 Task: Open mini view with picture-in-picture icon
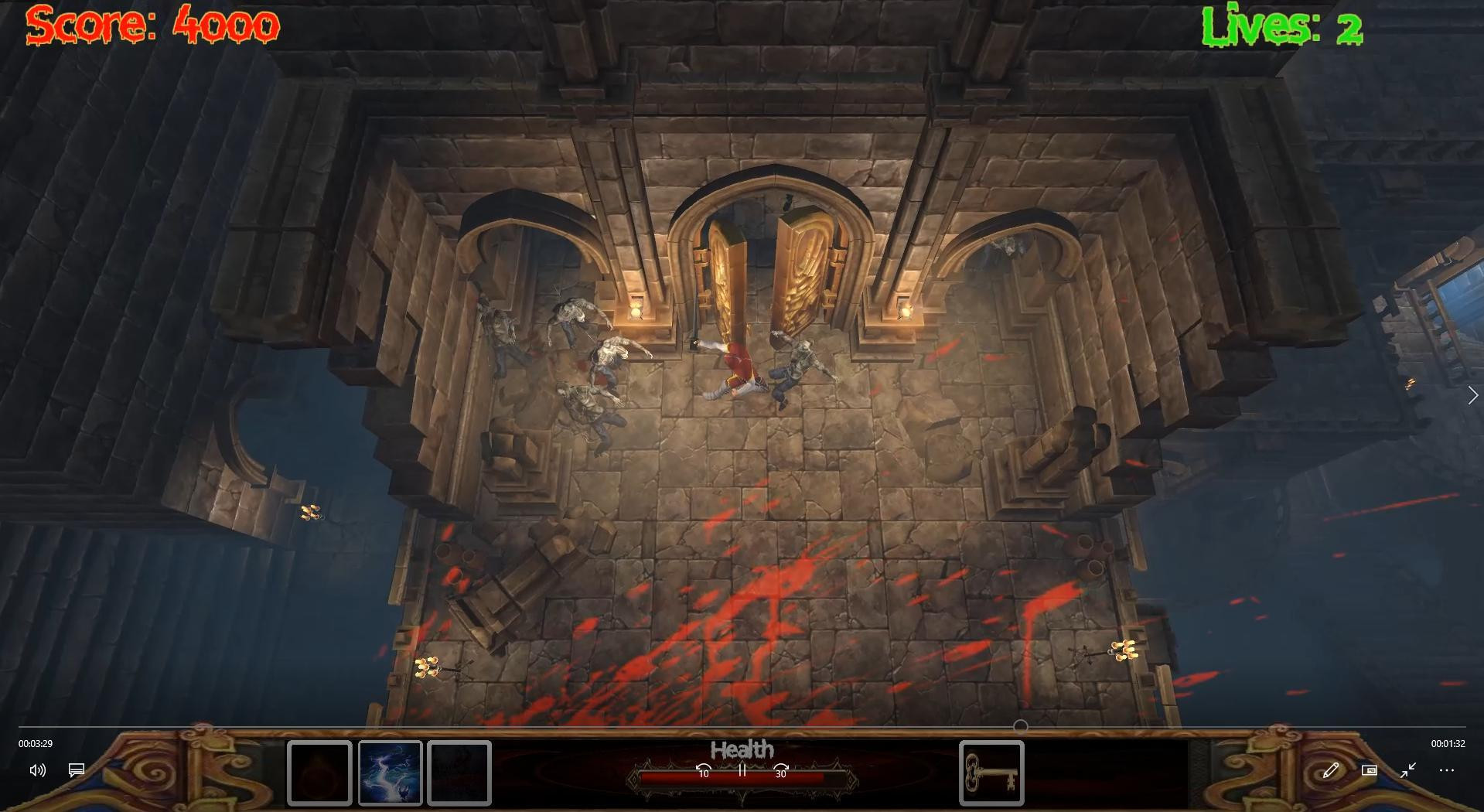click(x=1370, y=770)
